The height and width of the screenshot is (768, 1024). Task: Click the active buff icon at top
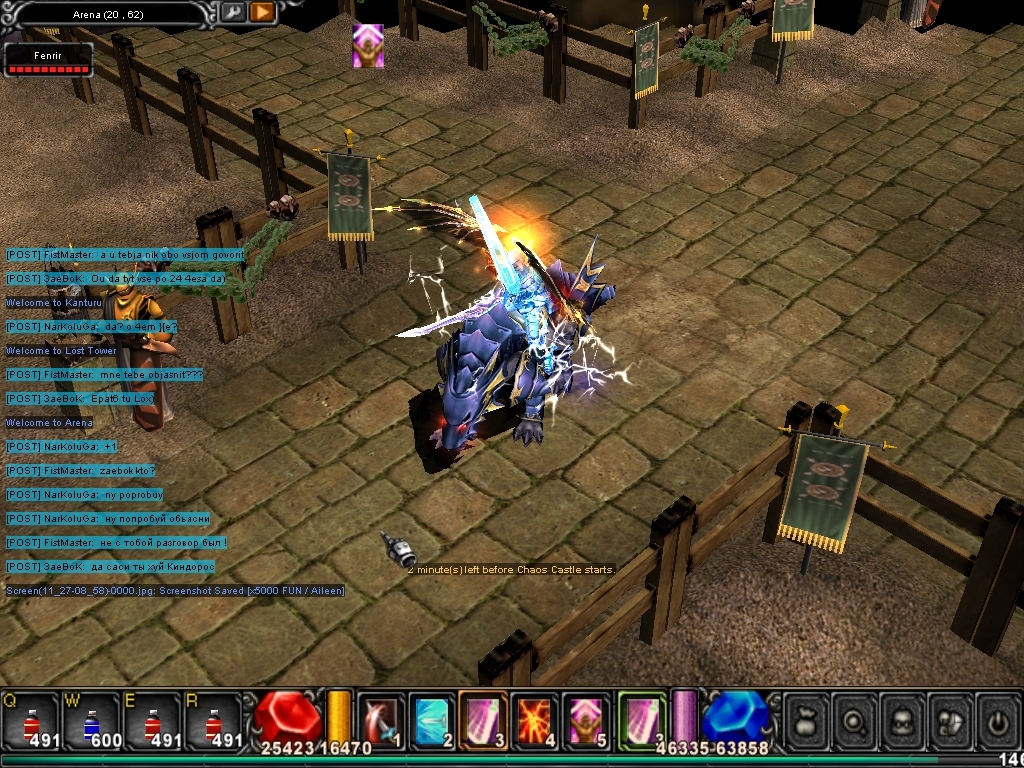[368, 46]
